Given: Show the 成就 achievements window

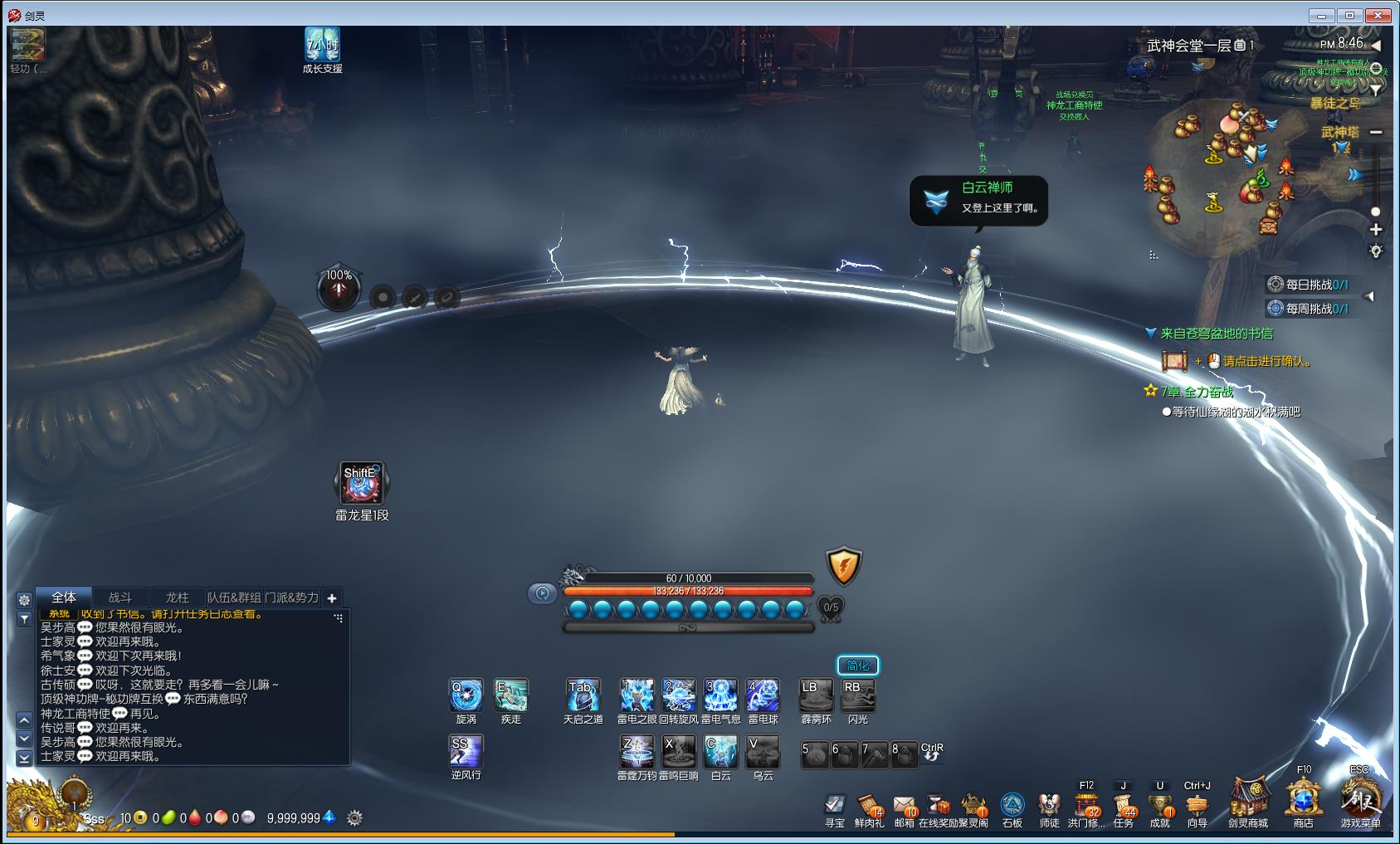Looking at the screenshot, I should pyautogui.click(x=1160, y=805).
